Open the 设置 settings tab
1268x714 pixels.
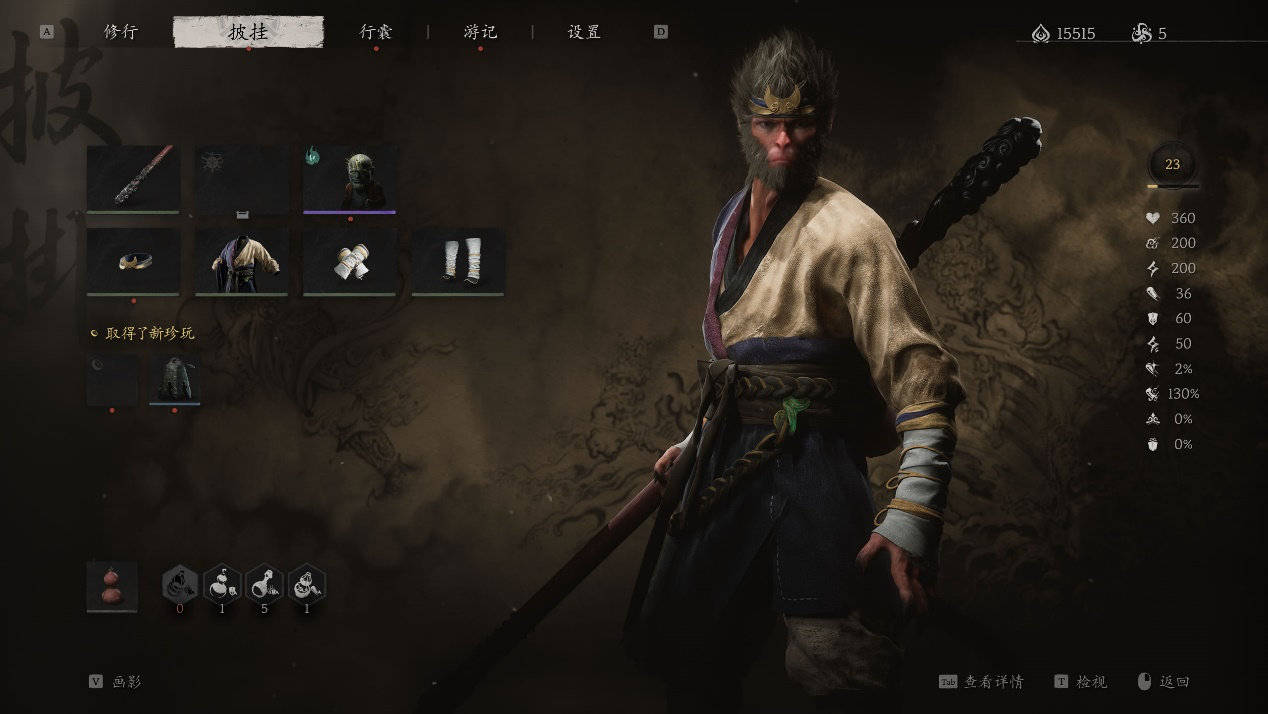(584, 32)
